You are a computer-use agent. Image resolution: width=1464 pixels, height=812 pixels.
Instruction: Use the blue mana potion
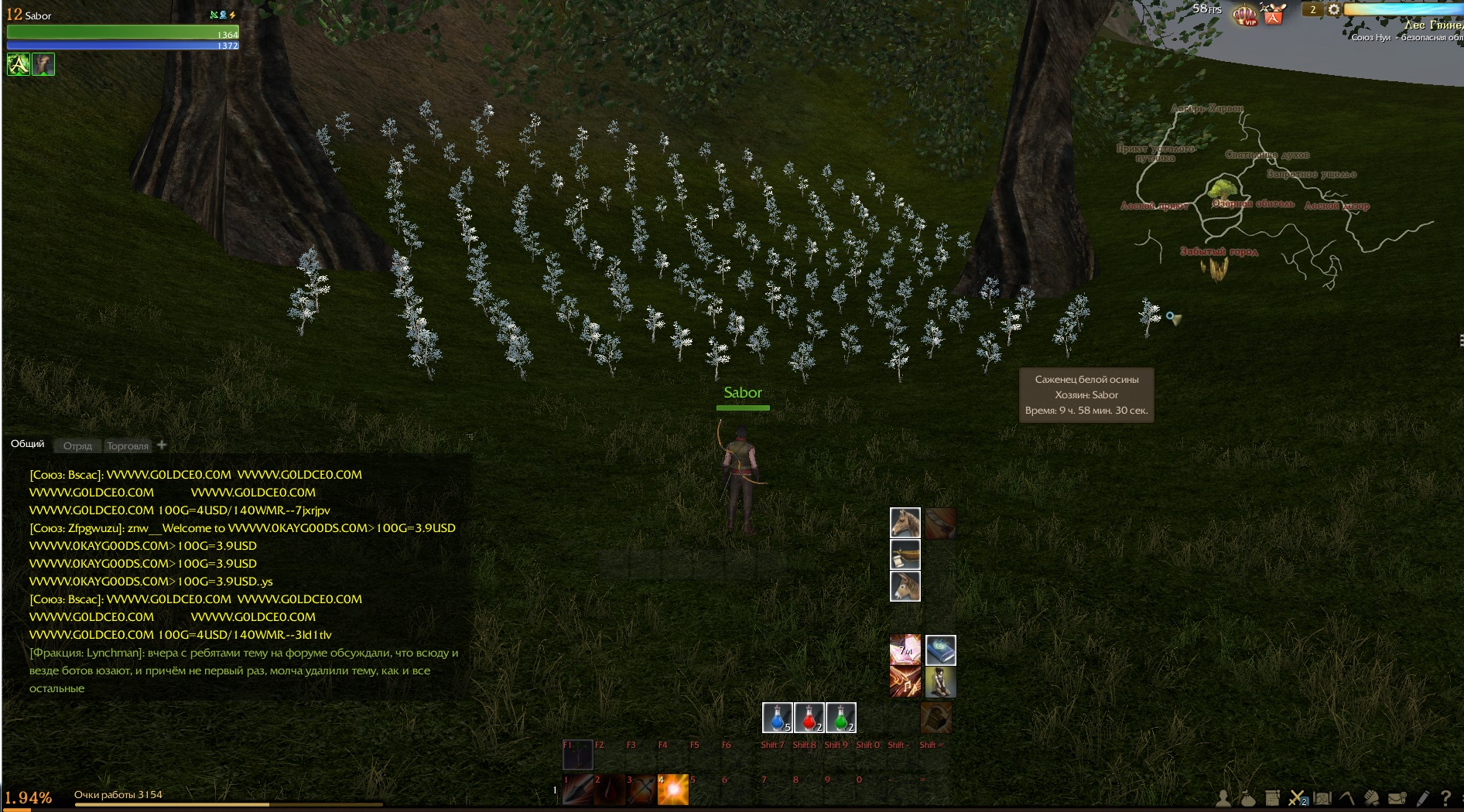click(x=777, y=718)
